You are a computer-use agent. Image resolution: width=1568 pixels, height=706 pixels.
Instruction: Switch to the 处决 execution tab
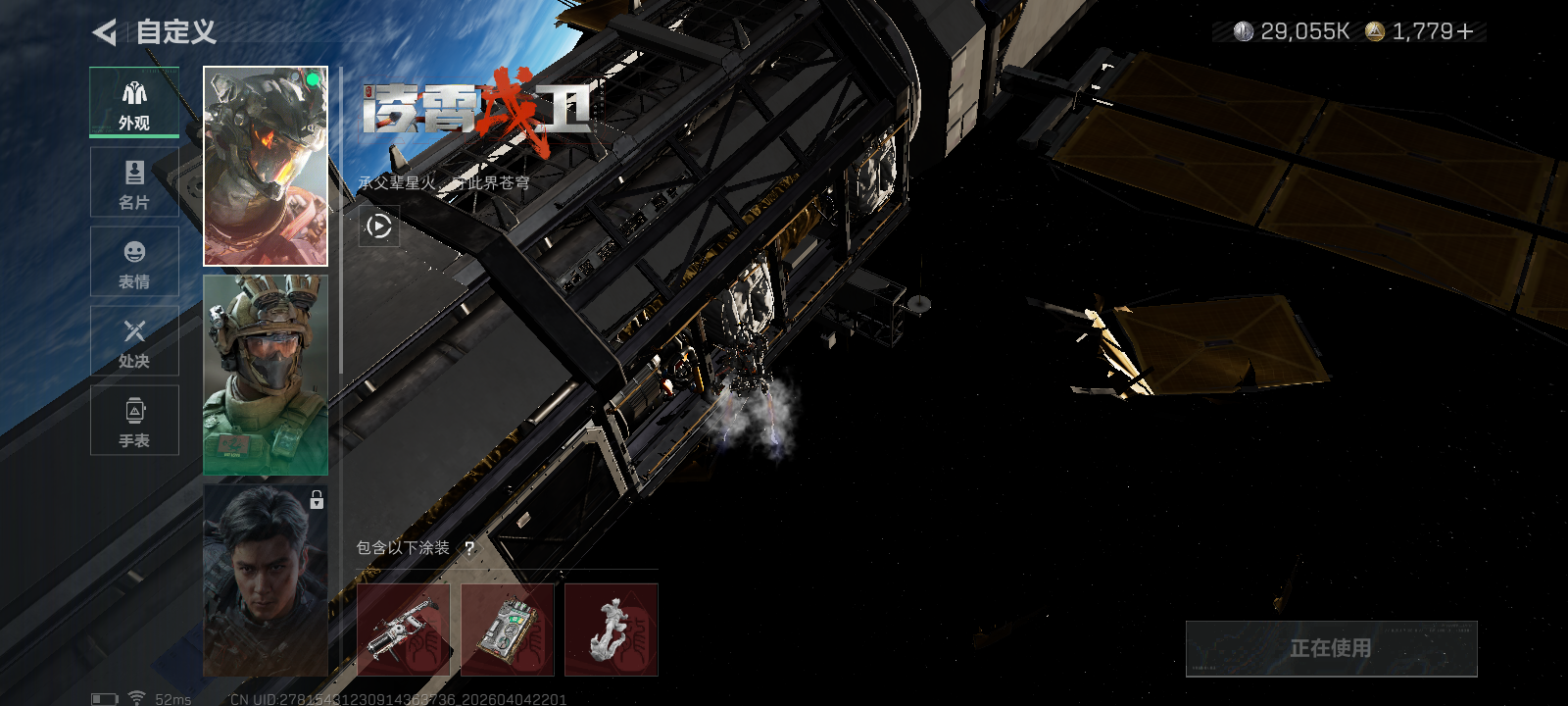134,341
